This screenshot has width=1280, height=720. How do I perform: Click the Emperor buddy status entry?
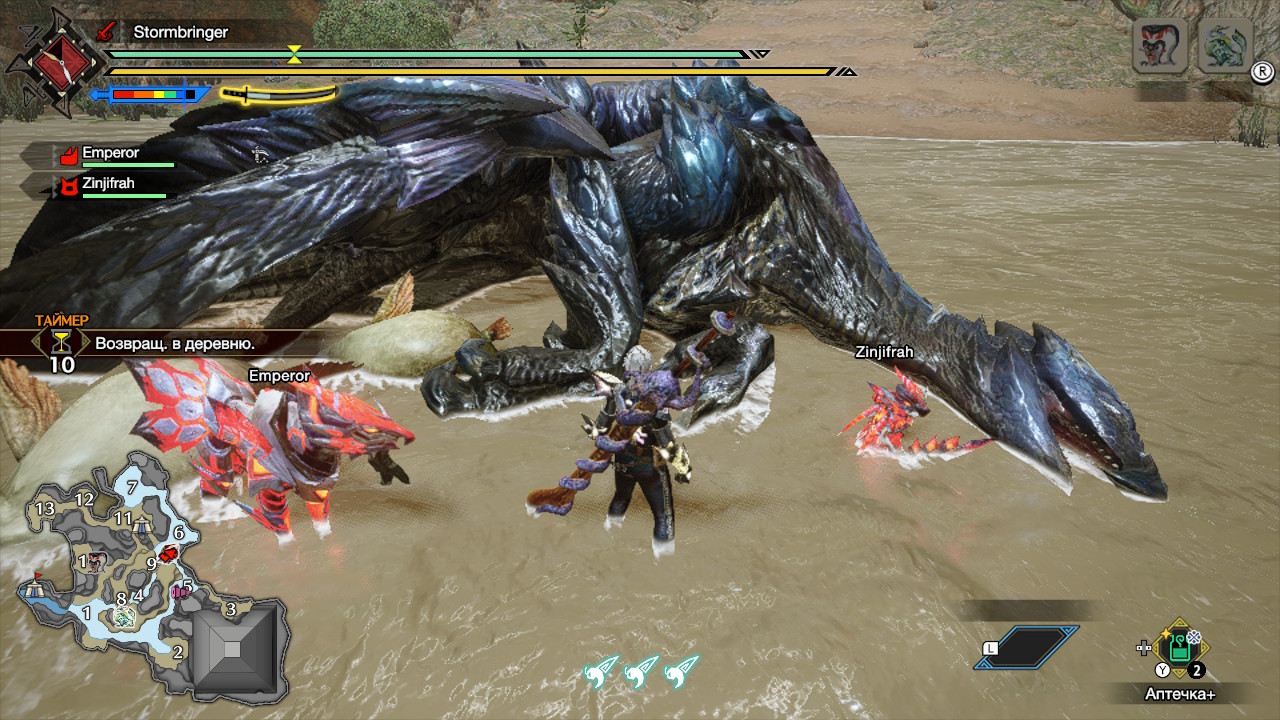110,155
